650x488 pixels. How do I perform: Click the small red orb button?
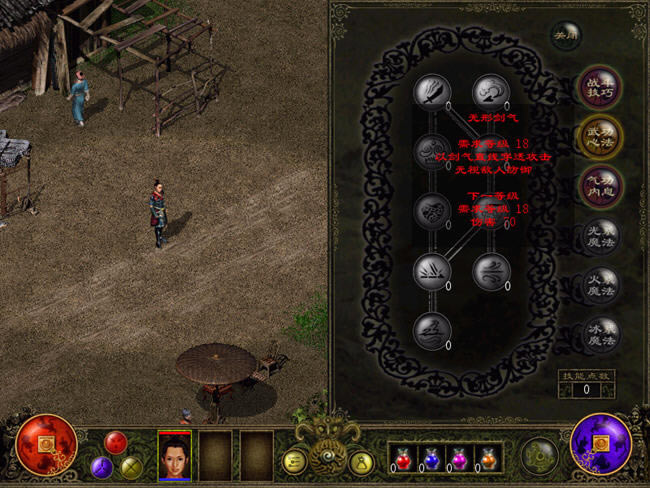[116, 442]
